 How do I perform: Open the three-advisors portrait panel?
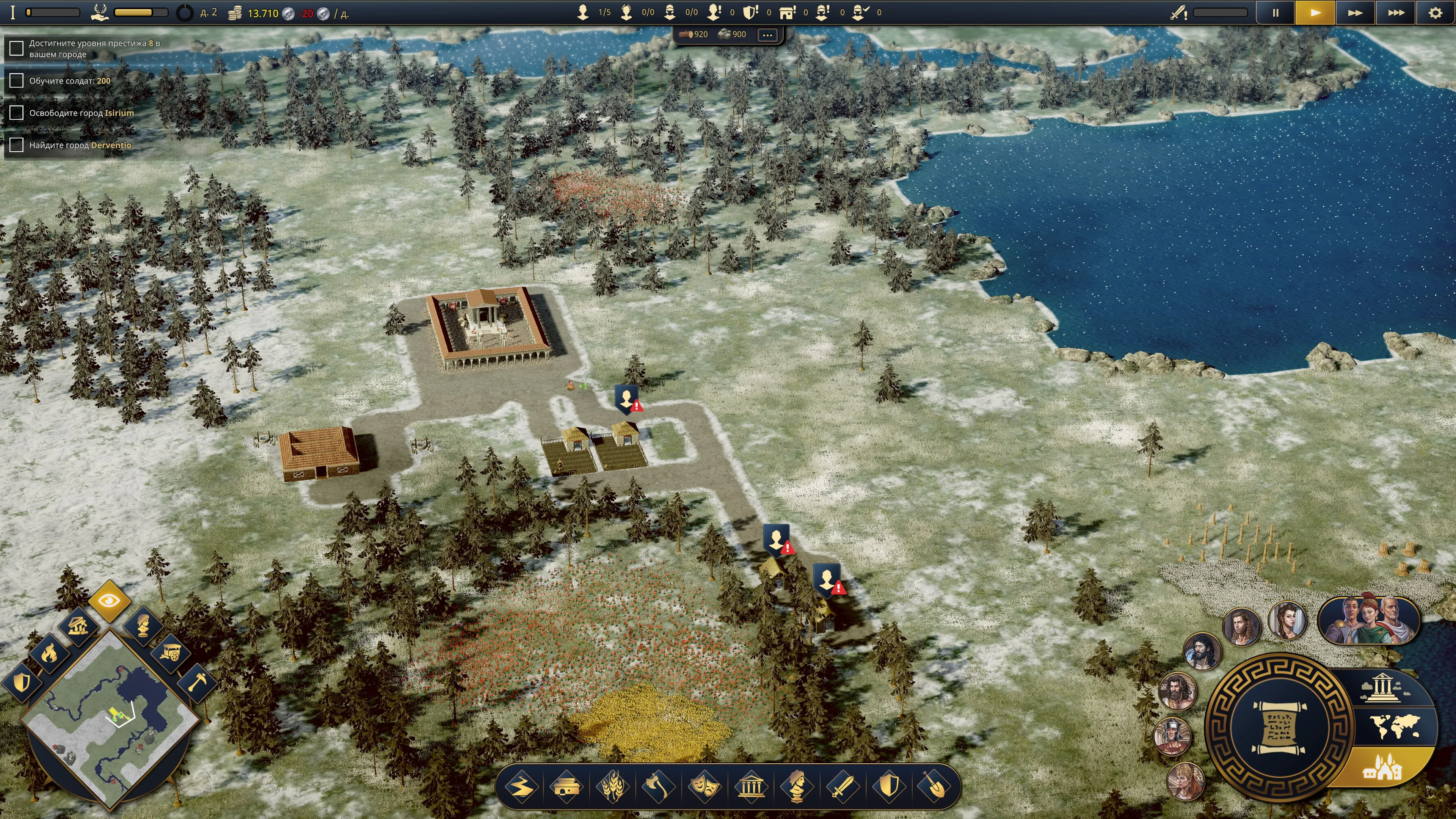click(x=1368, y=620)
